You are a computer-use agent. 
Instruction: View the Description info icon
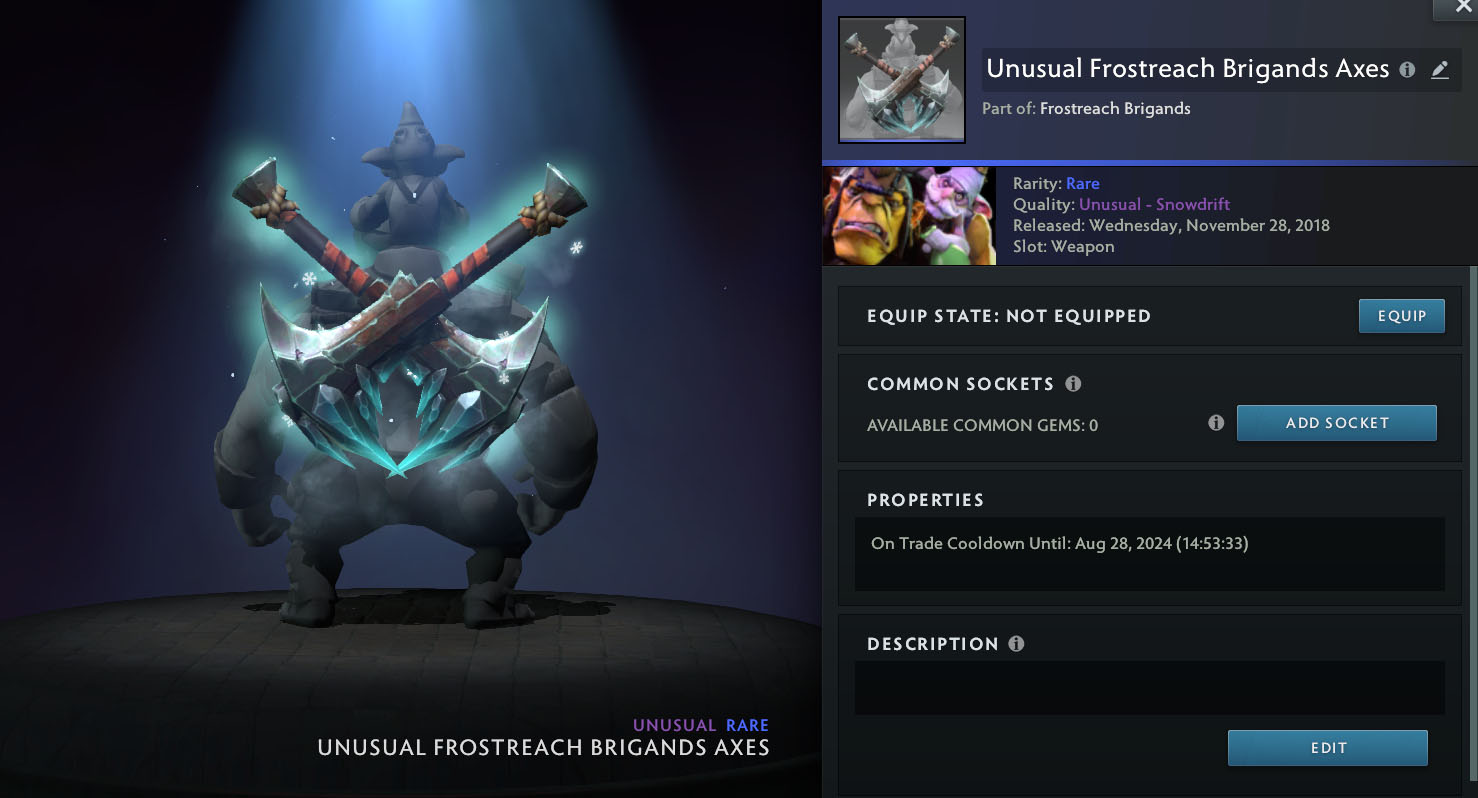click(1016, 644)
